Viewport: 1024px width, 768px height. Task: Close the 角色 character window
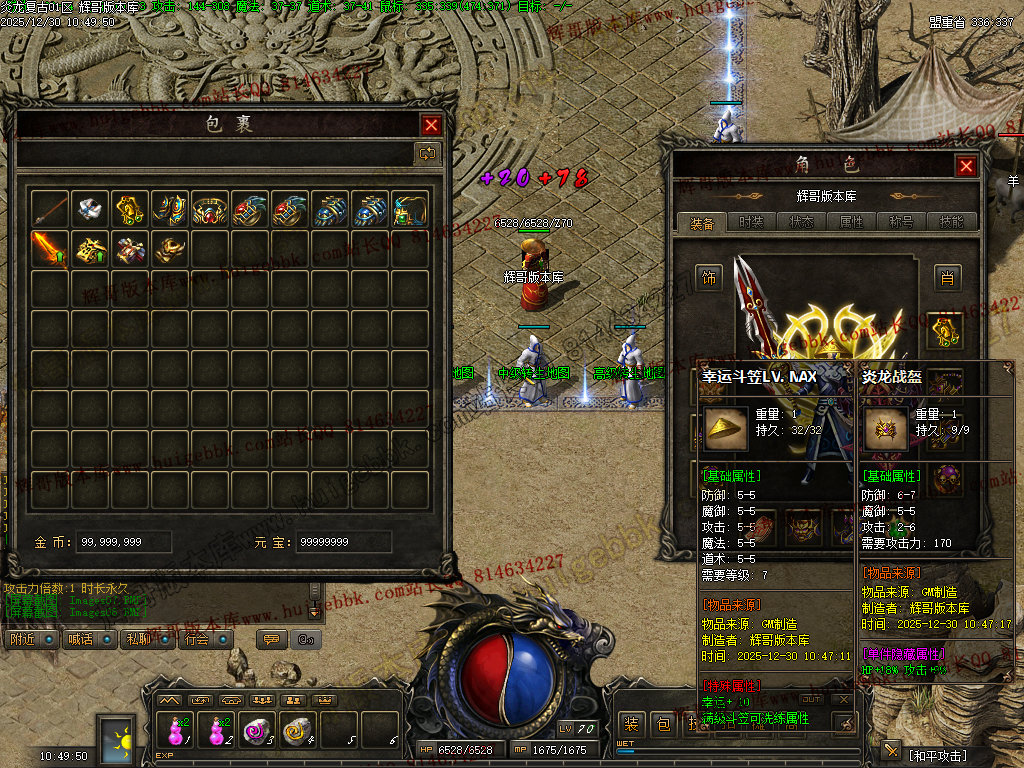tap(965, 166)
